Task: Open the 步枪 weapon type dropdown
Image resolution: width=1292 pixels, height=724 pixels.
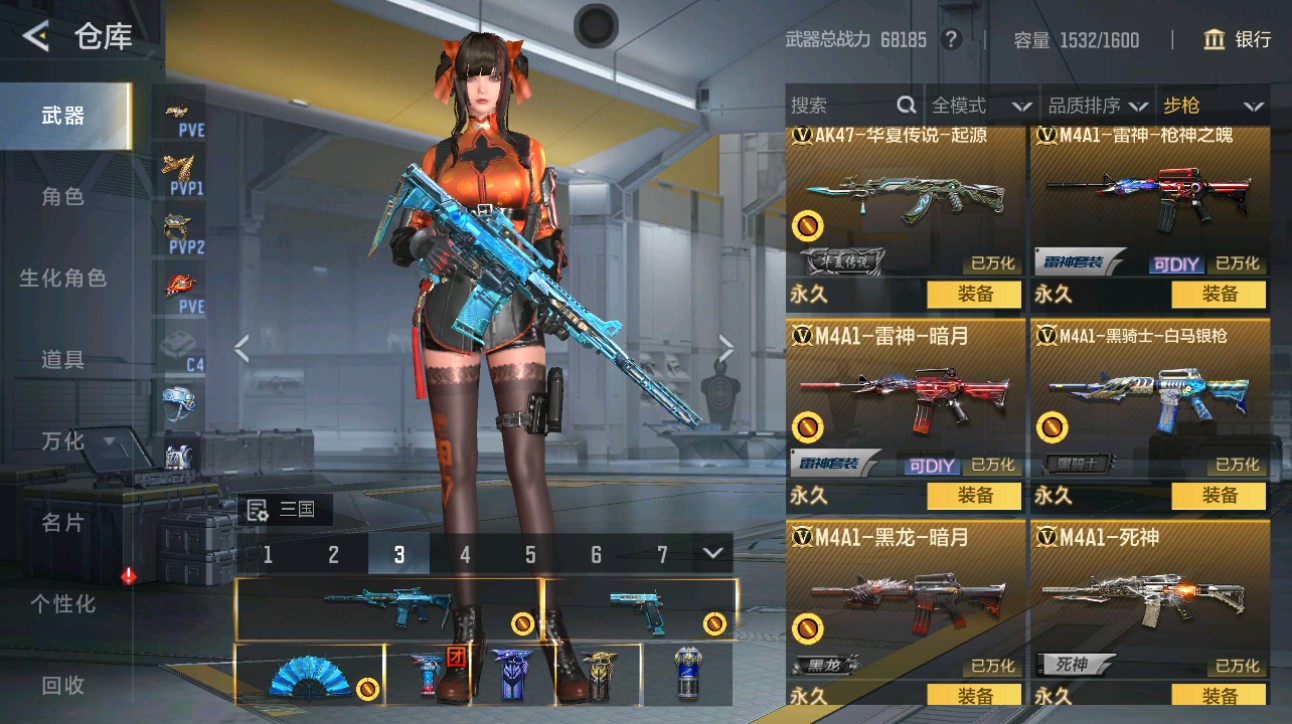Action: pyautogui.click(x=1212, y=105)
